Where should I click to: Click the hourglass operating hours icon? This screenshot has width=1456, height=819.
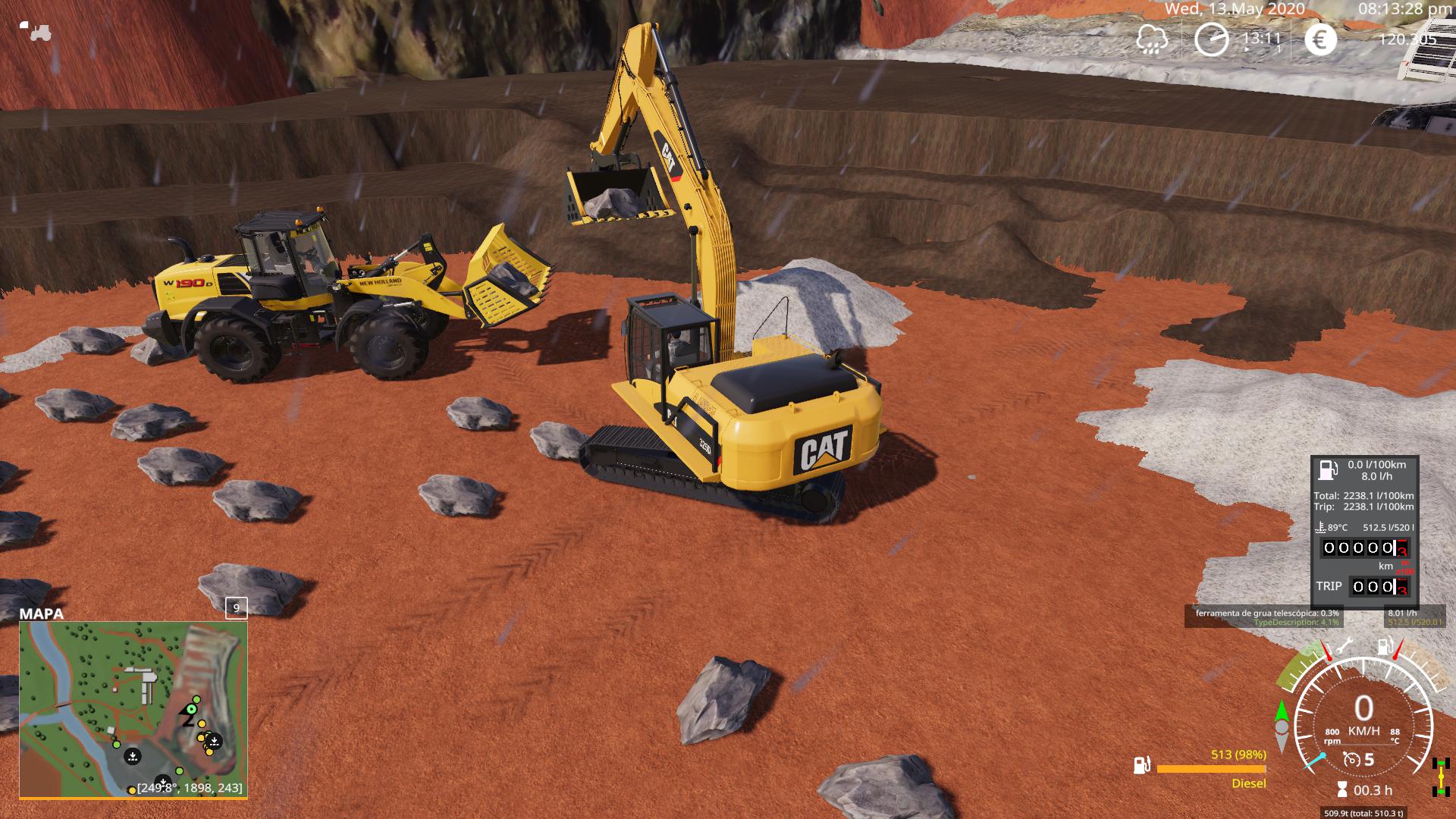(x=1342, y=790)
